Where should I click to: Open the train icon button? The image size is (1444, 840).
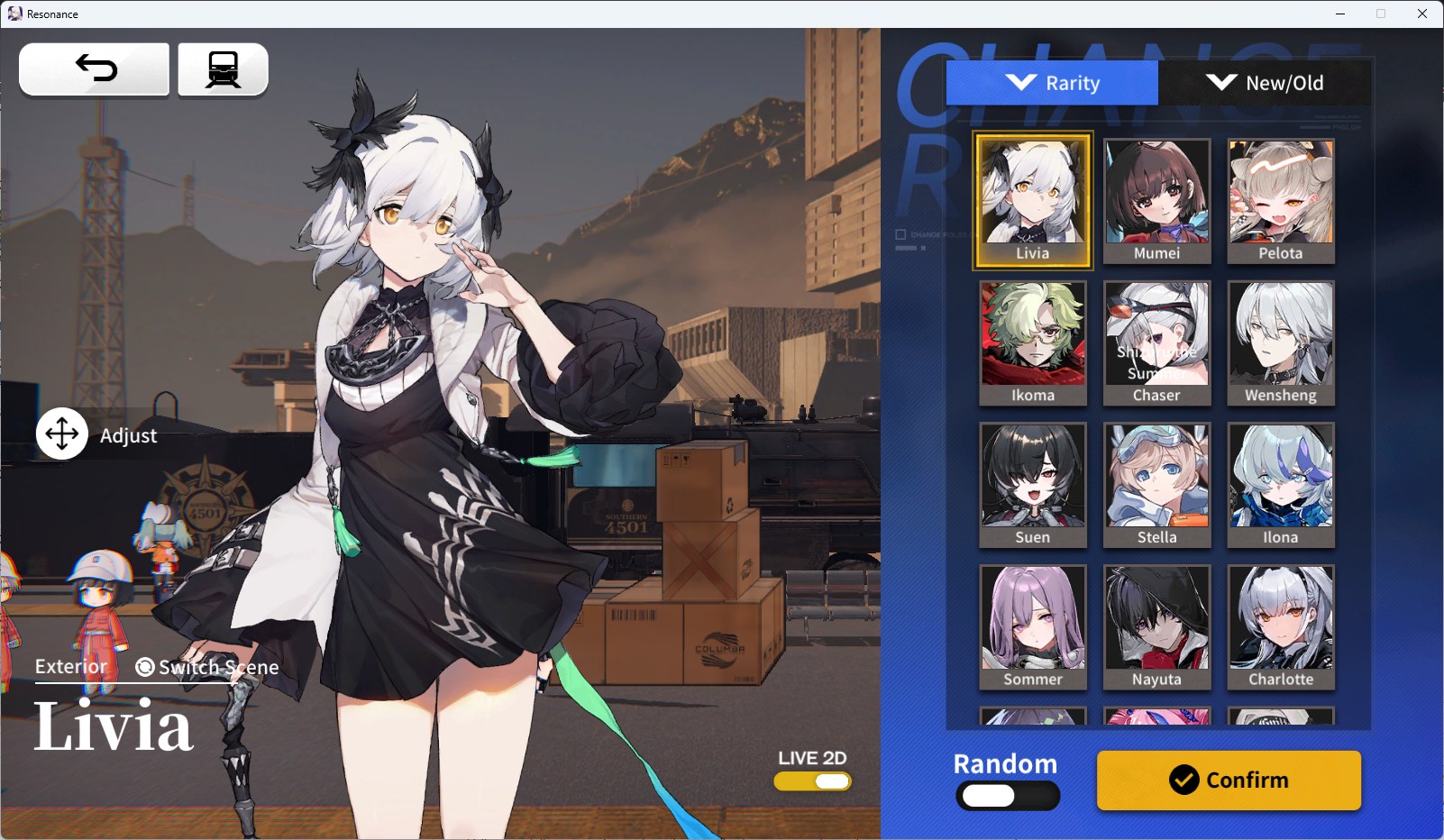(223, 68)
